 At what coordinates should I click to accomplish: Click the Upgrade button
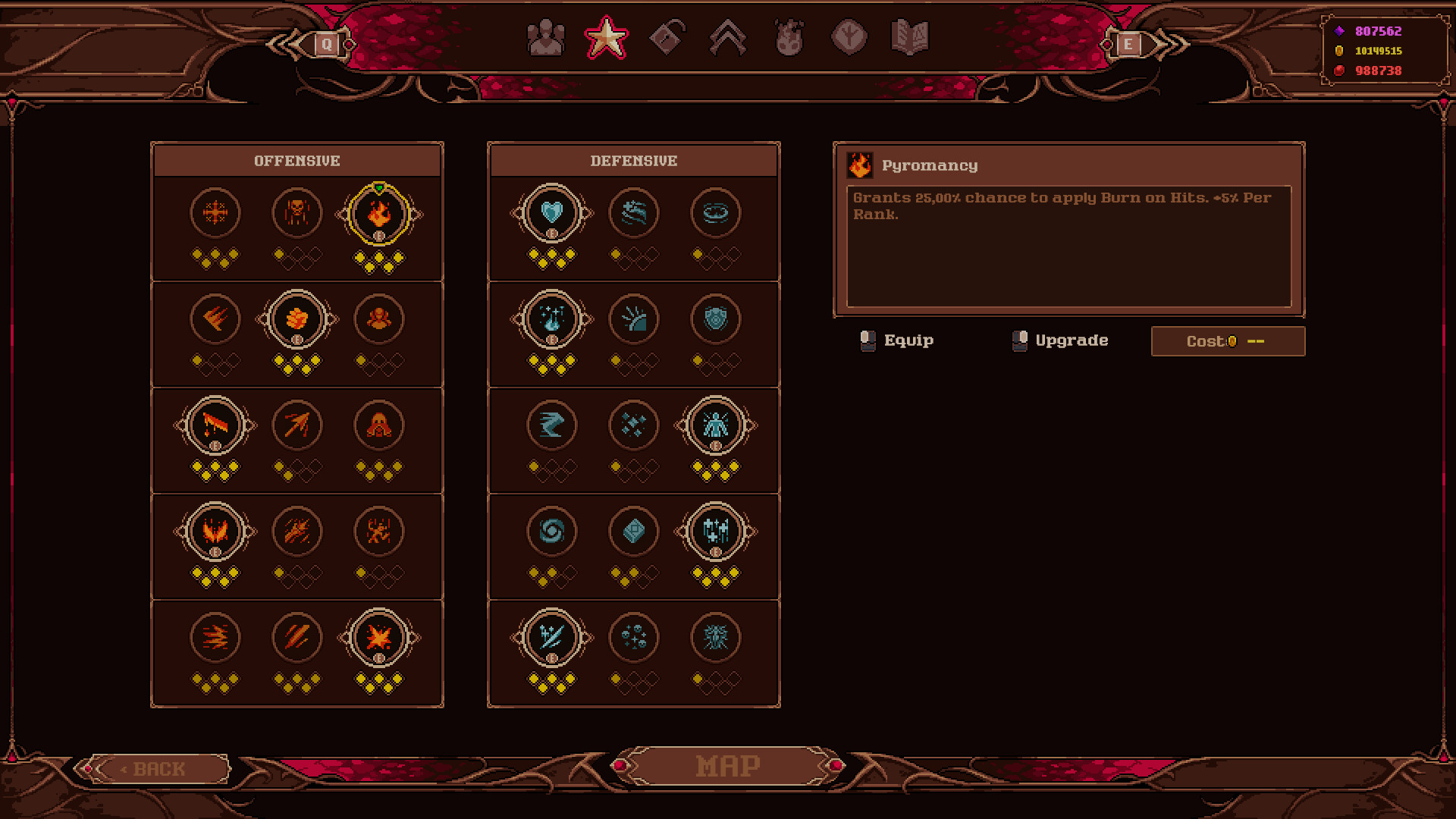coord(1060,340)
